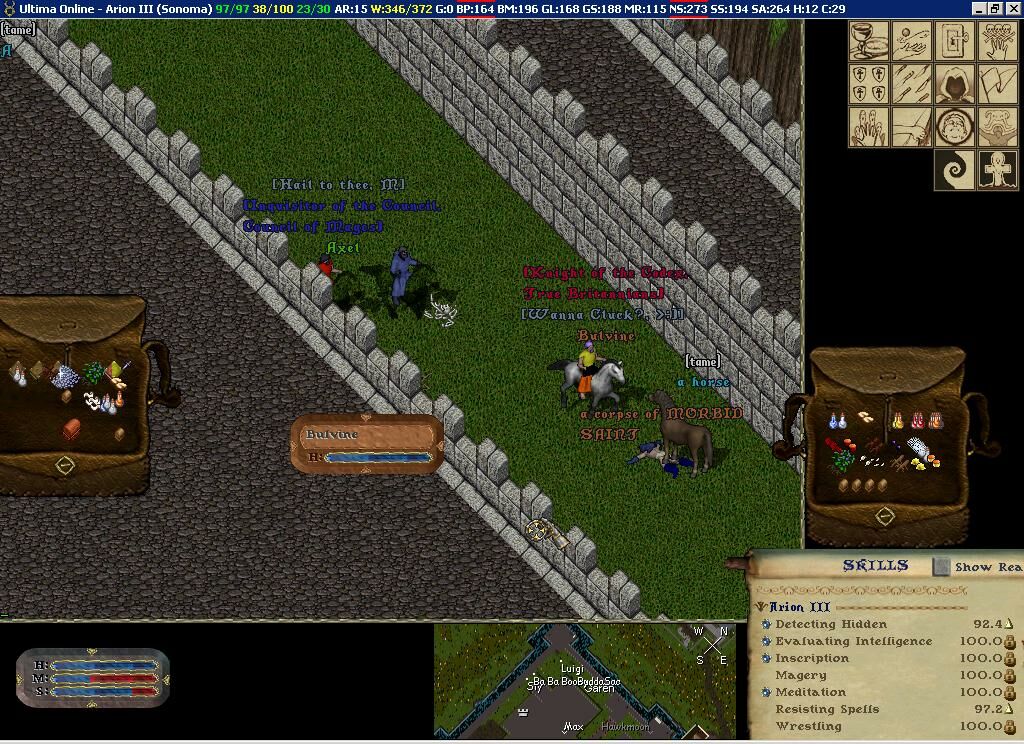Toggle the Show Real checkbox in Skills

coord(941,567)
